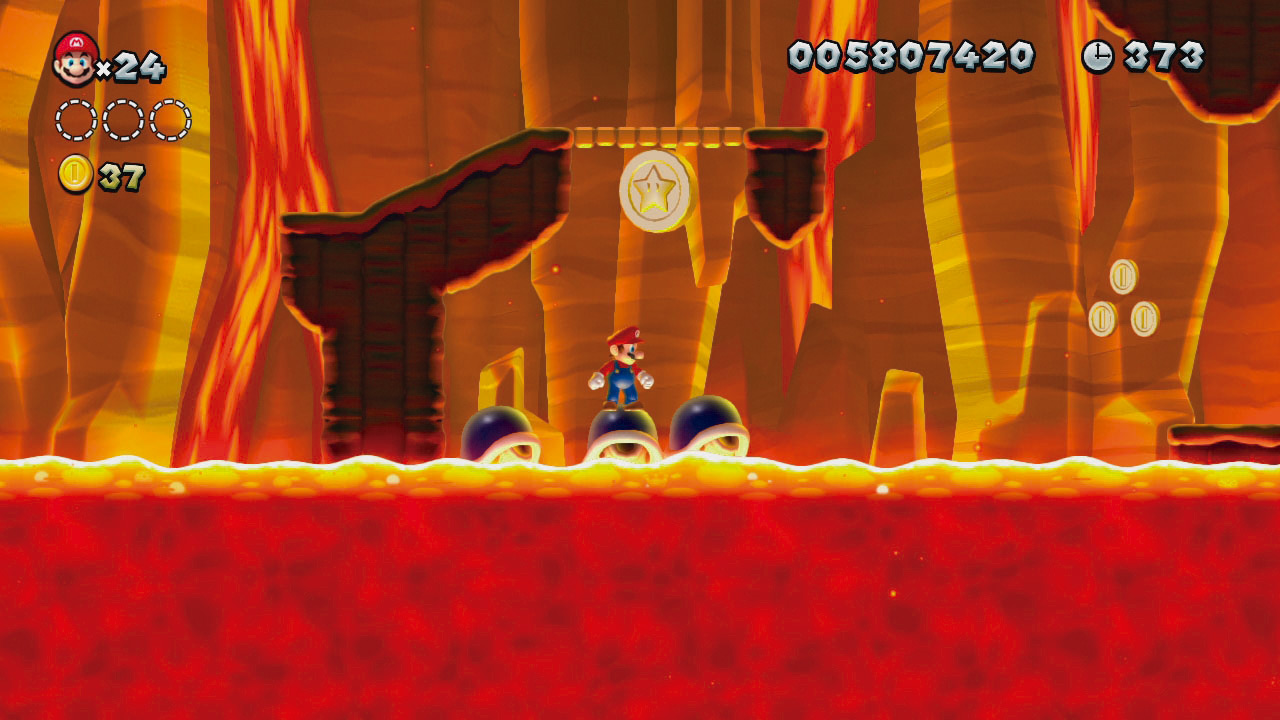Click the rocky ledge holding the bridge's right side

coord(785,175)
